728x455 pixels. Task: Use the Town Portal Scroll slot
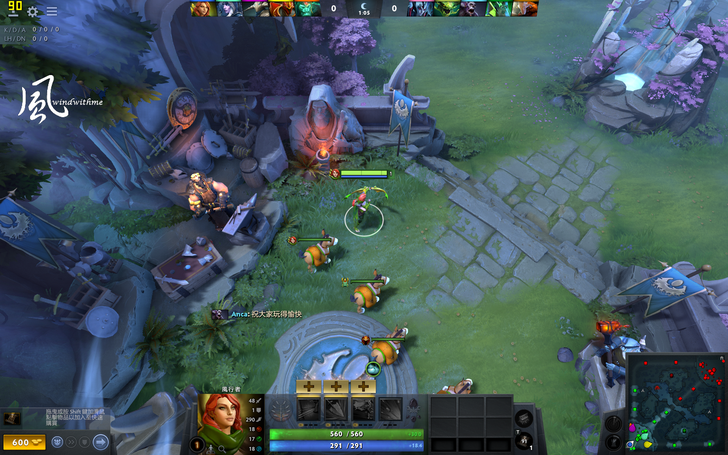tap(527, 440)
